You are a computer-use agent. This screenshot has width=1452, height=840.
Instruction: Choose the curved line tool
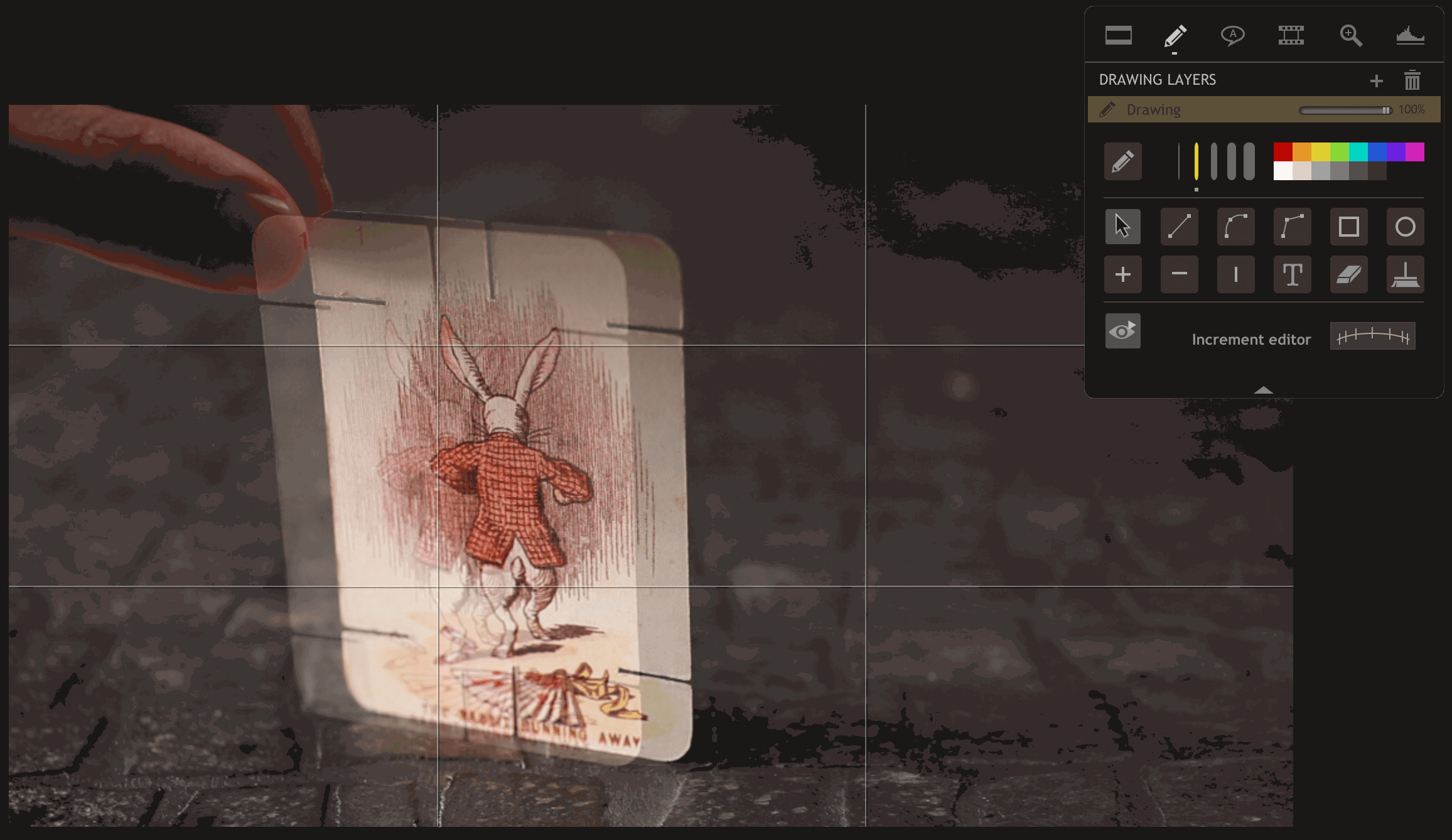1235,226
